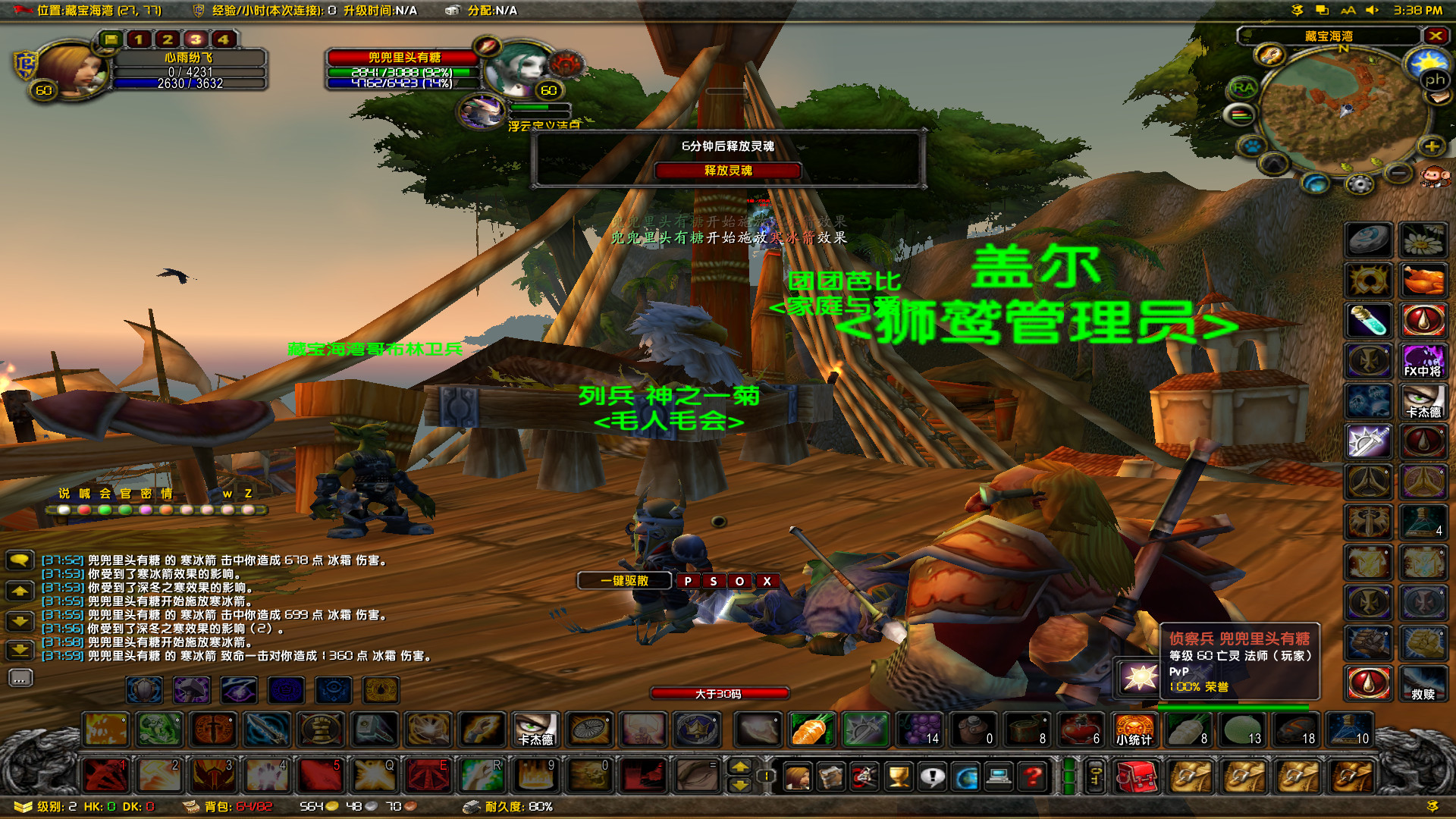Select the 'Z' chat tab
Viewport: 1456px width, 819px height.
[x=249, y=493]
